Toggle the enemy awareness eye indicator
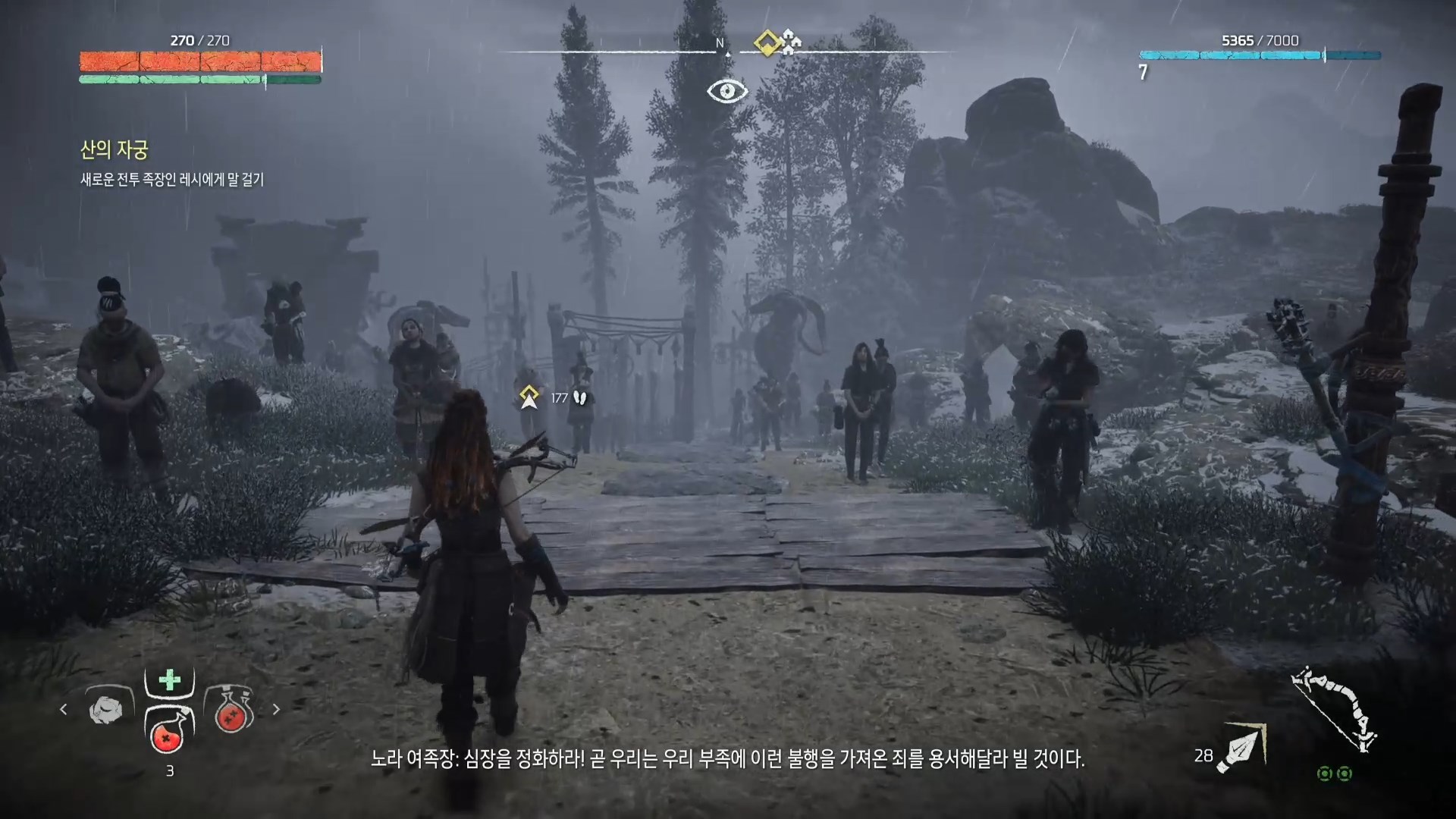Viewport: 1456px width, 819px height. point(726,91)
